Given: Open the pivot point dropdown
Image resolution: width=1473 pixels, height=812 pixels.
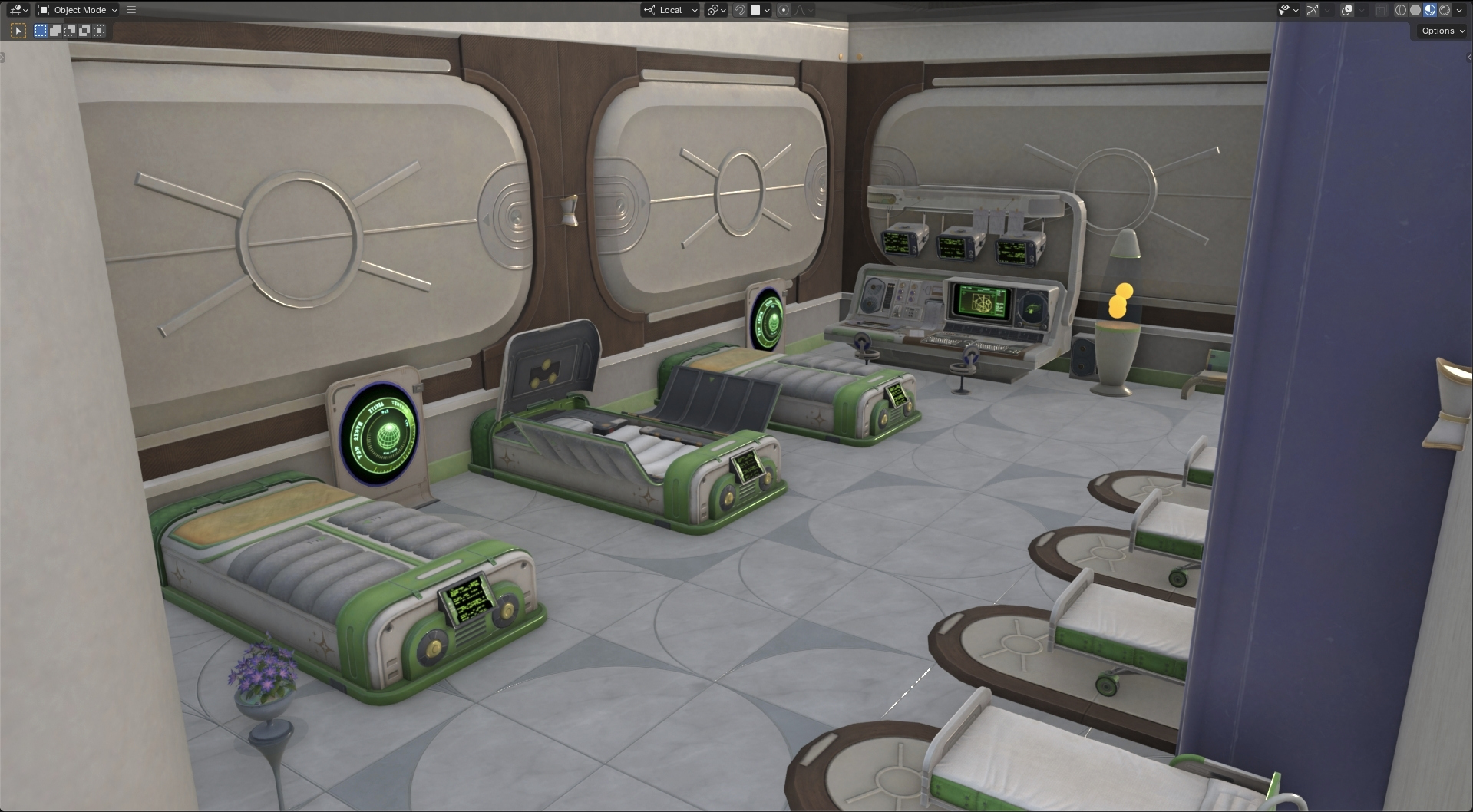Looking at the screenshot, I should [716, 10].
